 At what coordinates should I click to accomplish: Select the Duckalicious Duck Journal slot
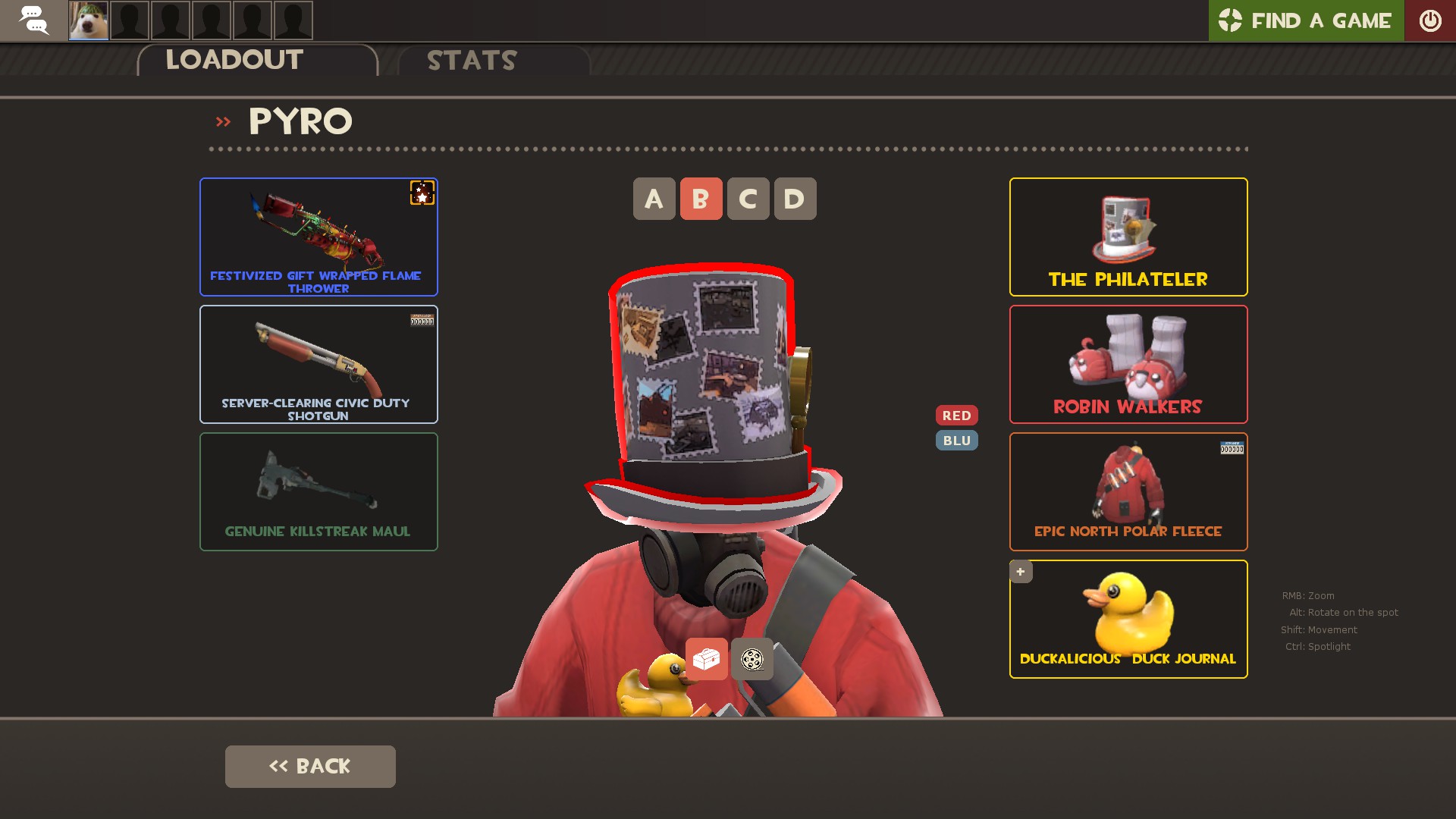pos(1128,619)
